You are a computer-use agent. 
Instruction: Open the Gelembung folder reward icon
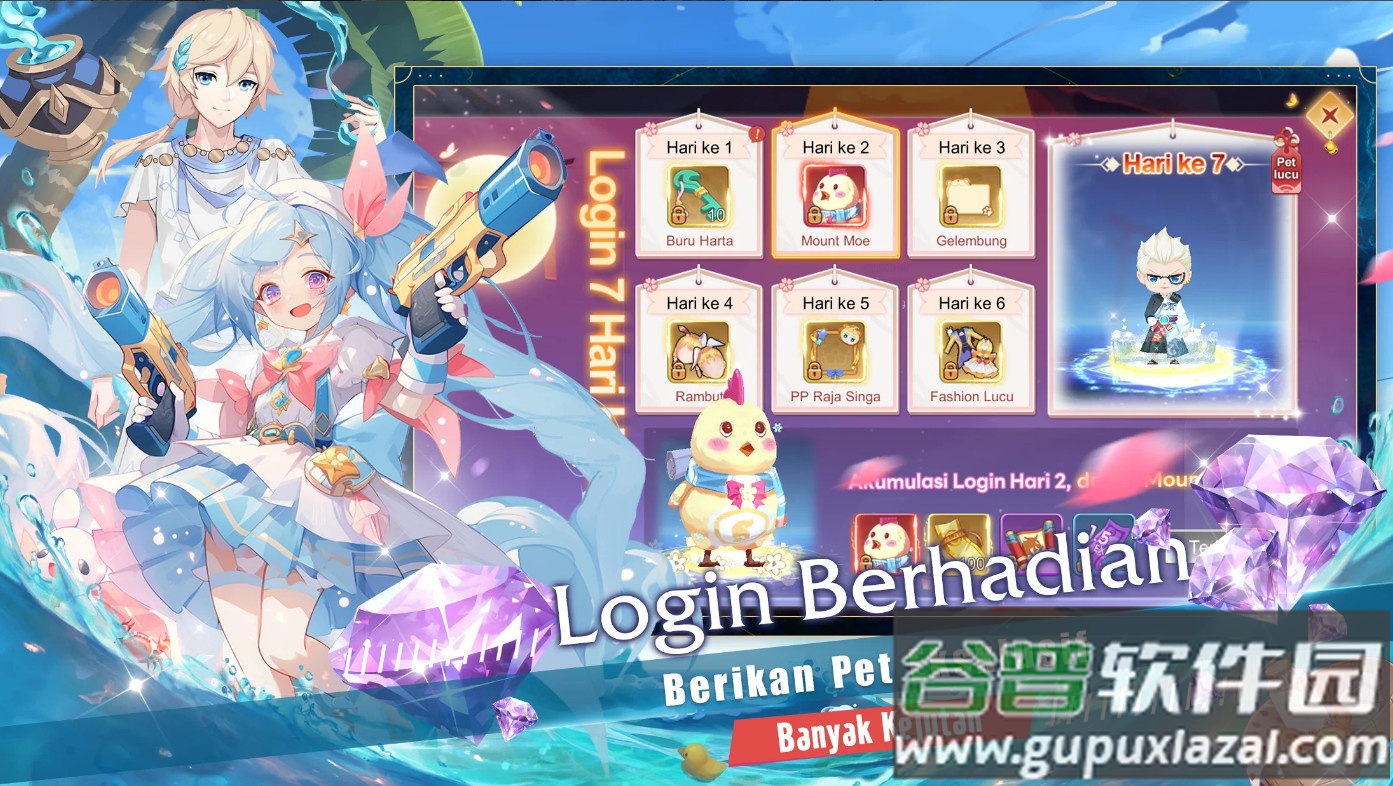point(971,194)
